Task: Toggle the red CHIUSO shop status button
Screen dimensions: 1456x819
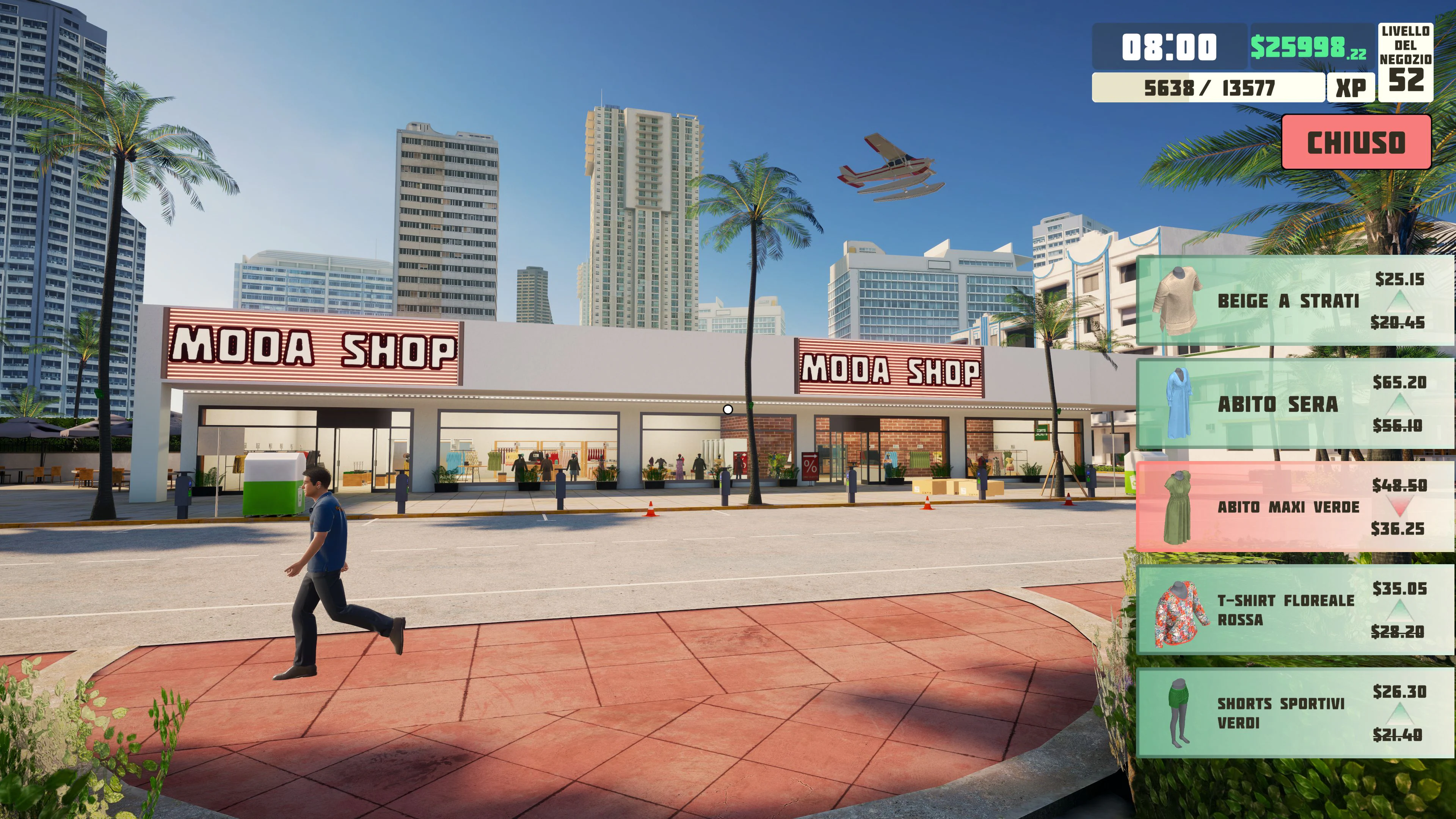Action: click(x=1356, y=142)
